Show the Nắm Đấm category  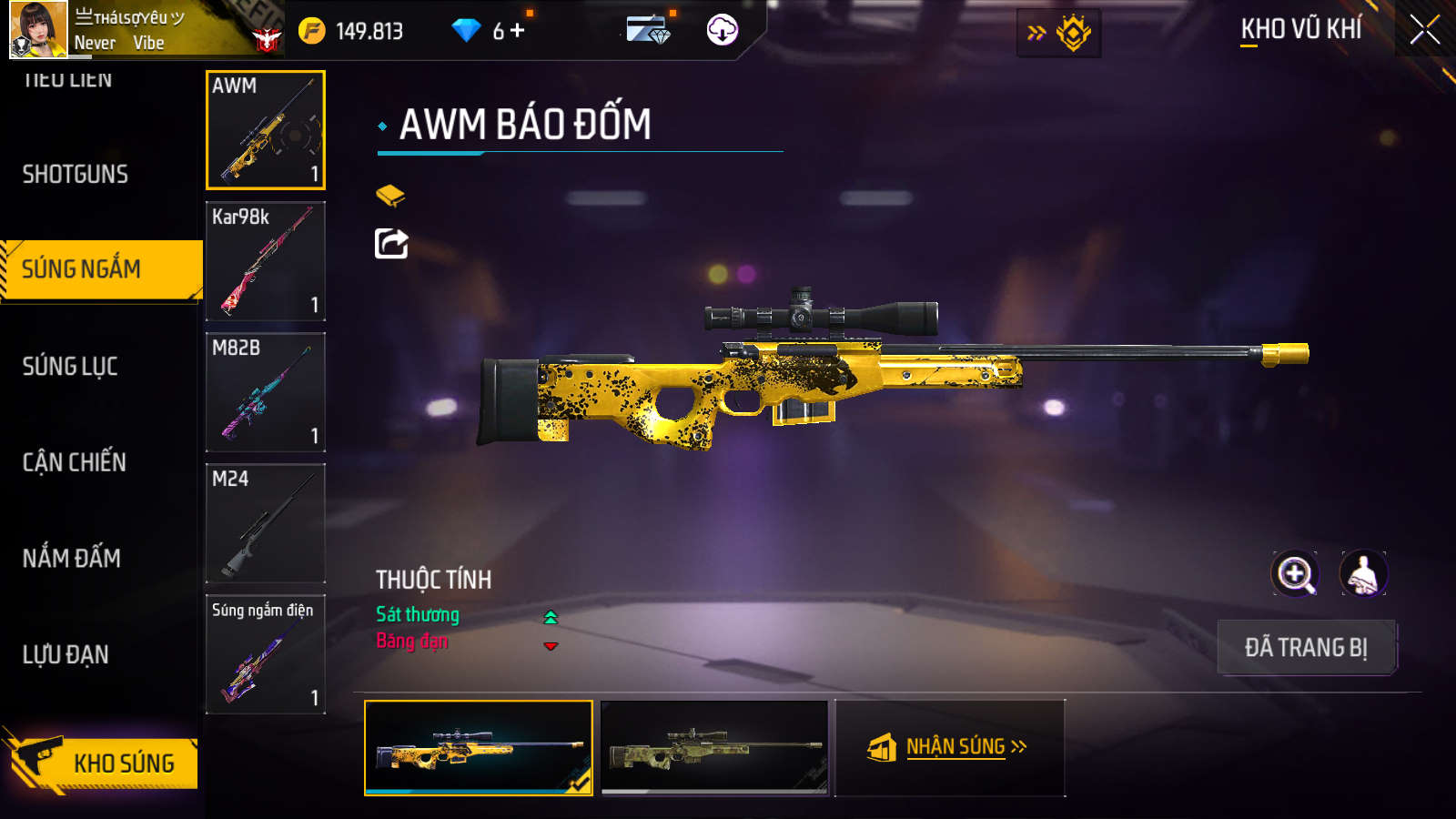point(72,558)
